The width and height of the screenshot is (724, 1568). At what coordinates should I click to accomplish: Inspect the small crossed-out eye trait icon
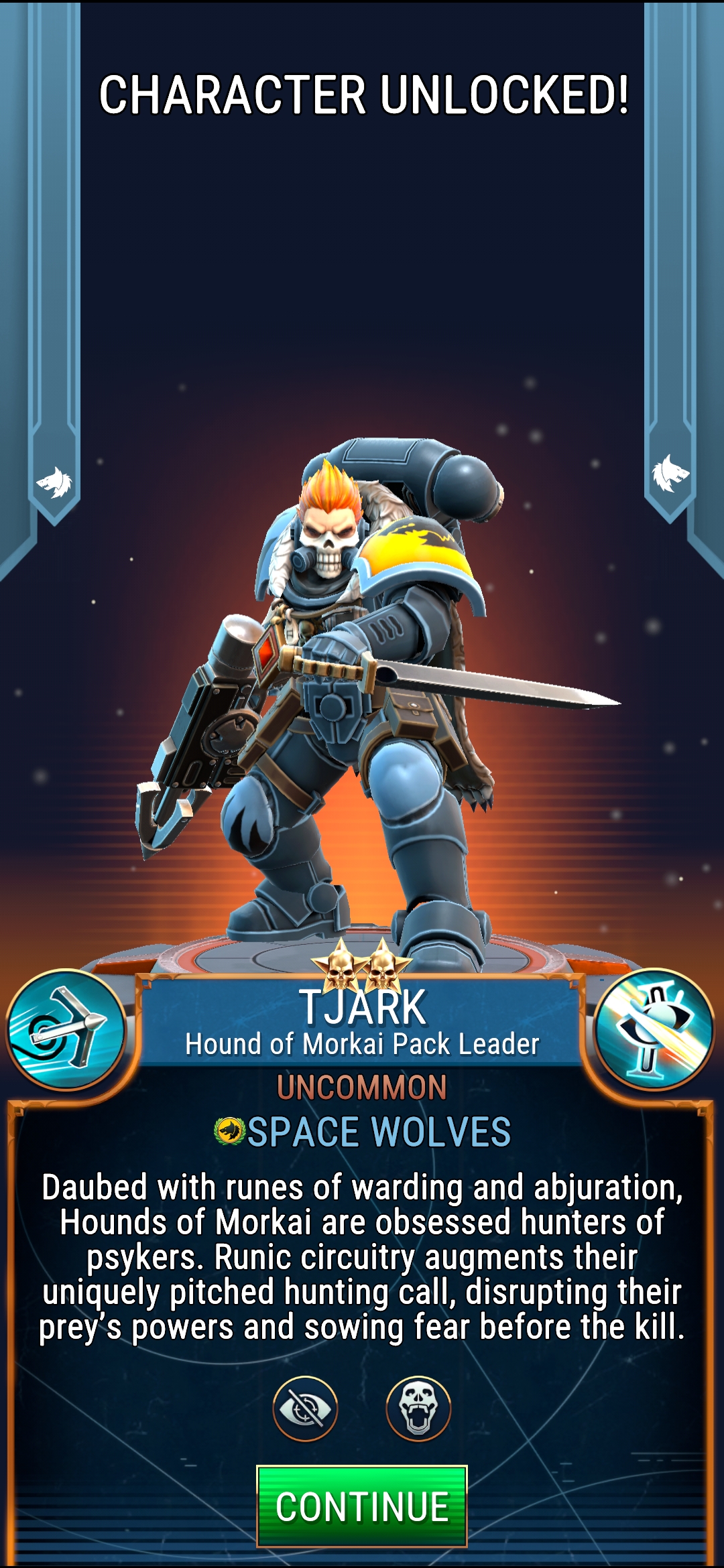305,1409
